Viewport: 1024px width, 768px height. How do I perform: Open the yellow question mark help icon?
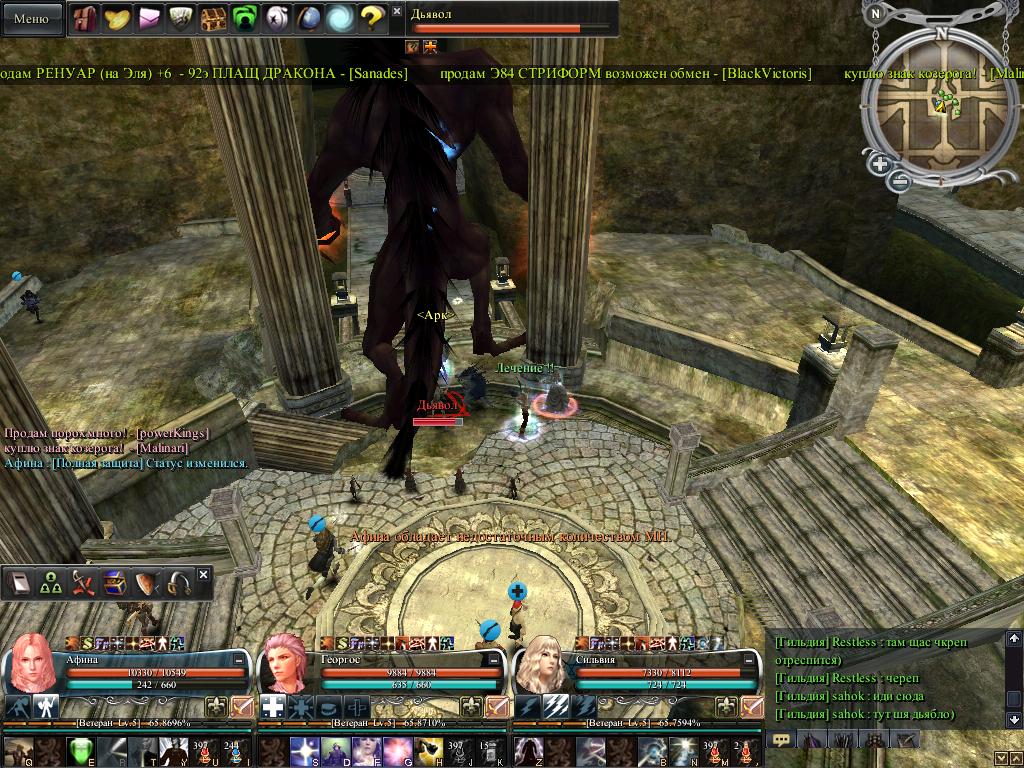372,18
